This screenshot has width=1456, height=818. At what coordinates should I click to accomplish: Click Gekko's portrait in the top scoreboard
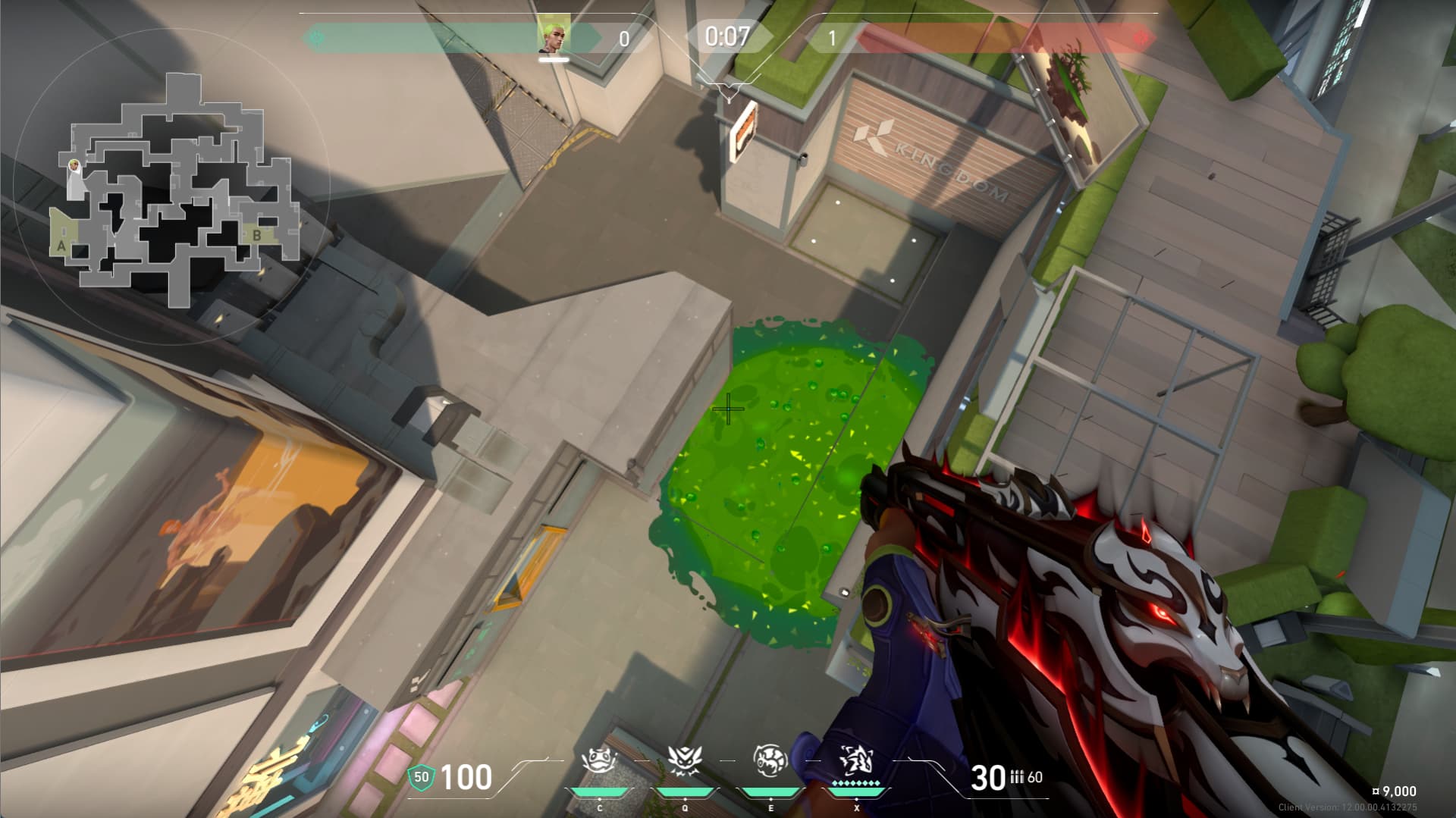point(554,36)
